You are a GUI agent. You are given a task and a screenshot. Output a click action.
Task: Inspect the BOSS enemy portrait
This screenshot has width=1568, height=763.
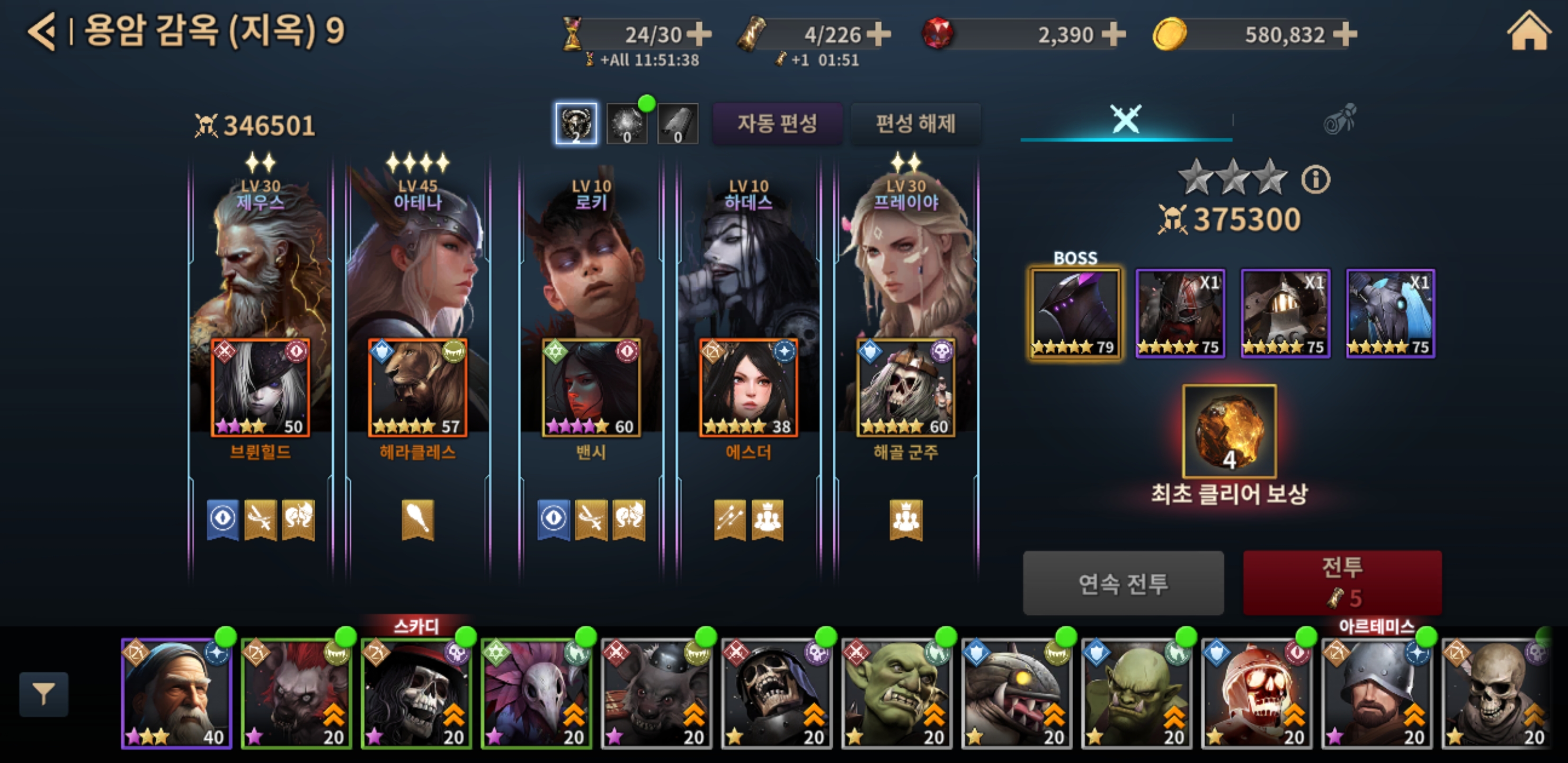point(1075,314)
